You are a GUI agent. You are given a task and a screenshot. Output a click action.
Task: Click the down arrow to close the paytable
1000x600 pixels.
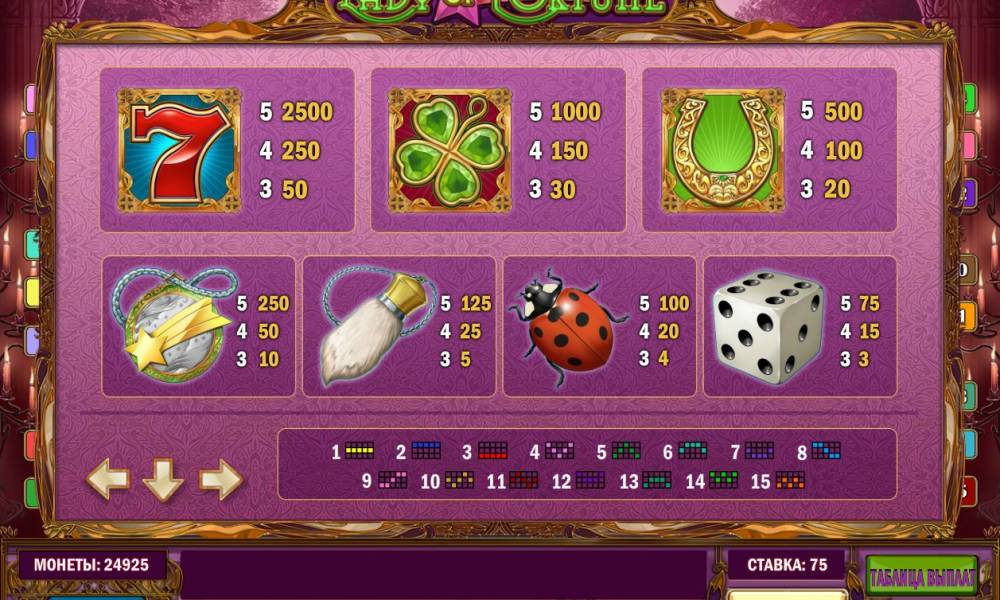[x=163, y=481]
